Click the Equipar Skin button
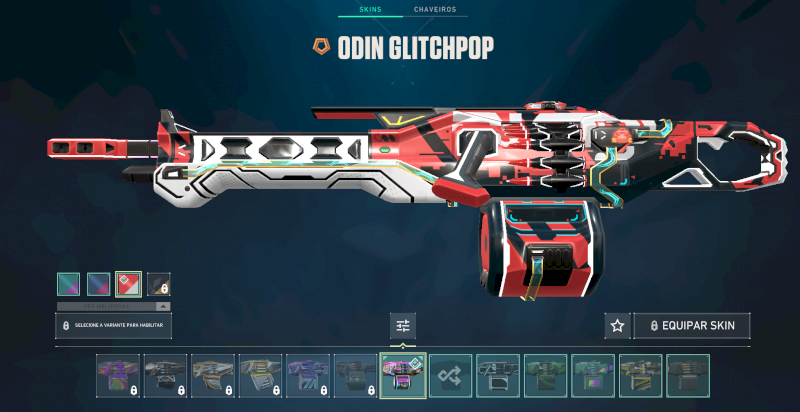Image resolution: width=800 pixels, height=412 pixels. [691, 326]
